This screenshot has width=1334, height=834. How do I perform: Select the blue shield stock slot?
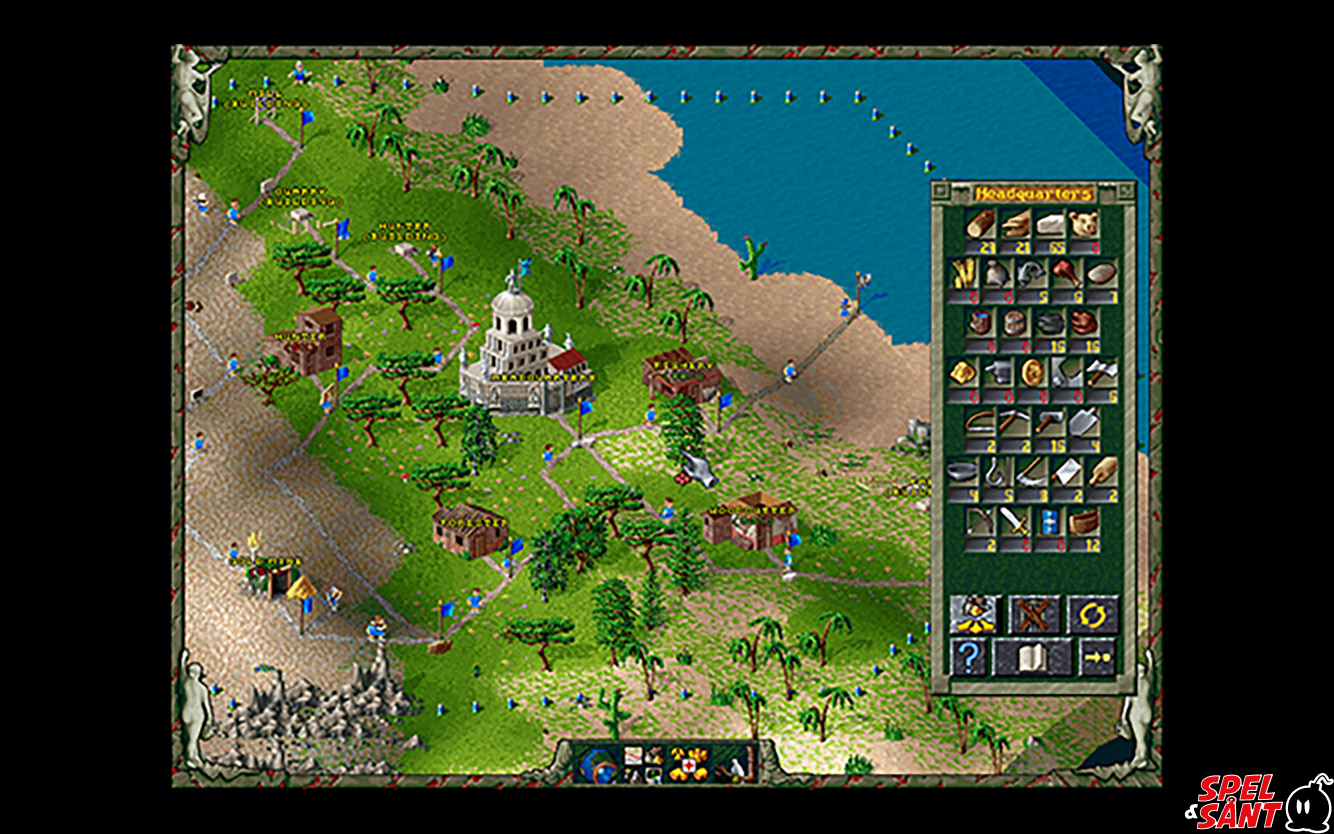click(x=1049, y=521)
